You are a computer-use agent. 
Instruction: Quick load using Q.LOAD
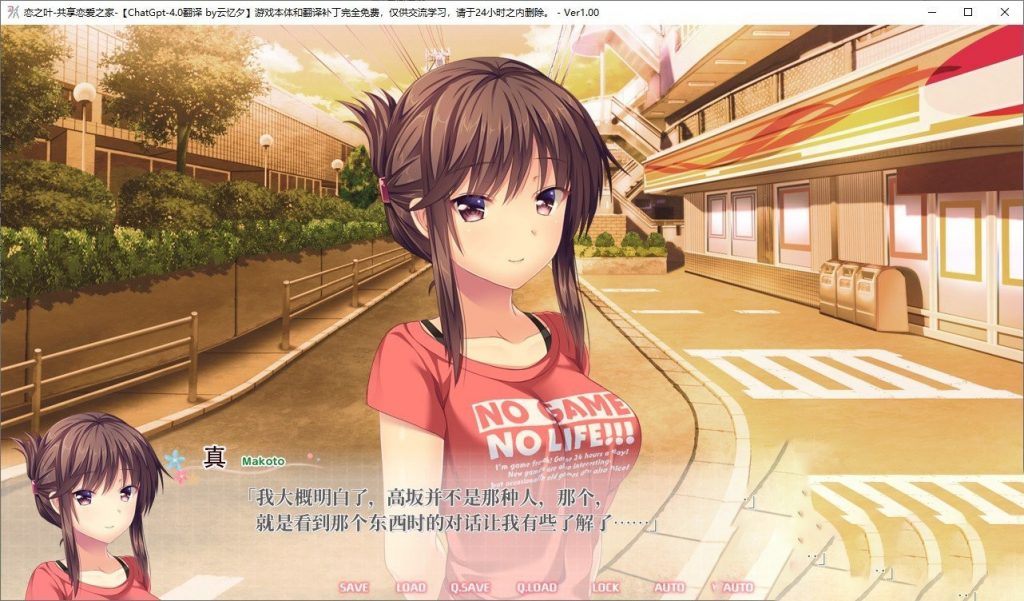536,588
